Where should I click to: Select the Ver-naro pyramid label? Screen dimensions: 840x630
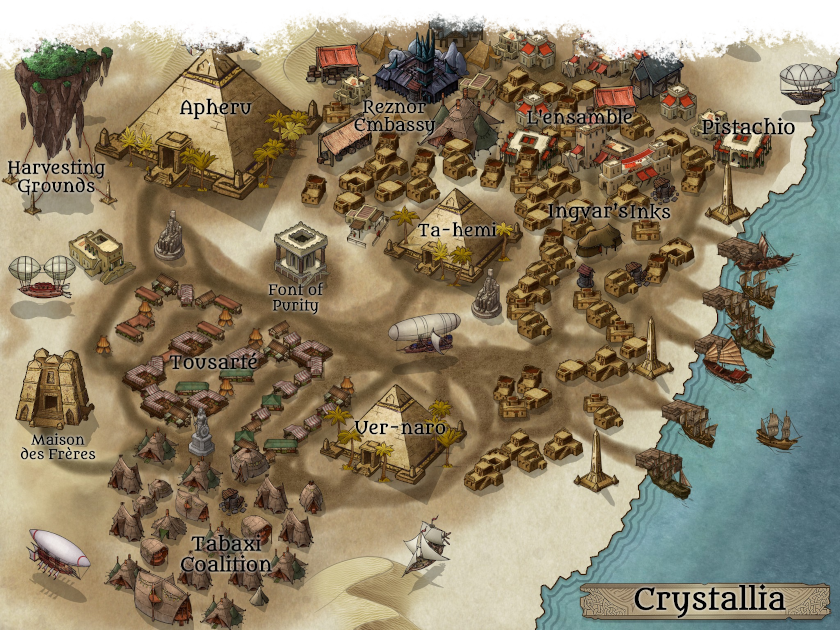pyautogui.click(x=399, y=429)
